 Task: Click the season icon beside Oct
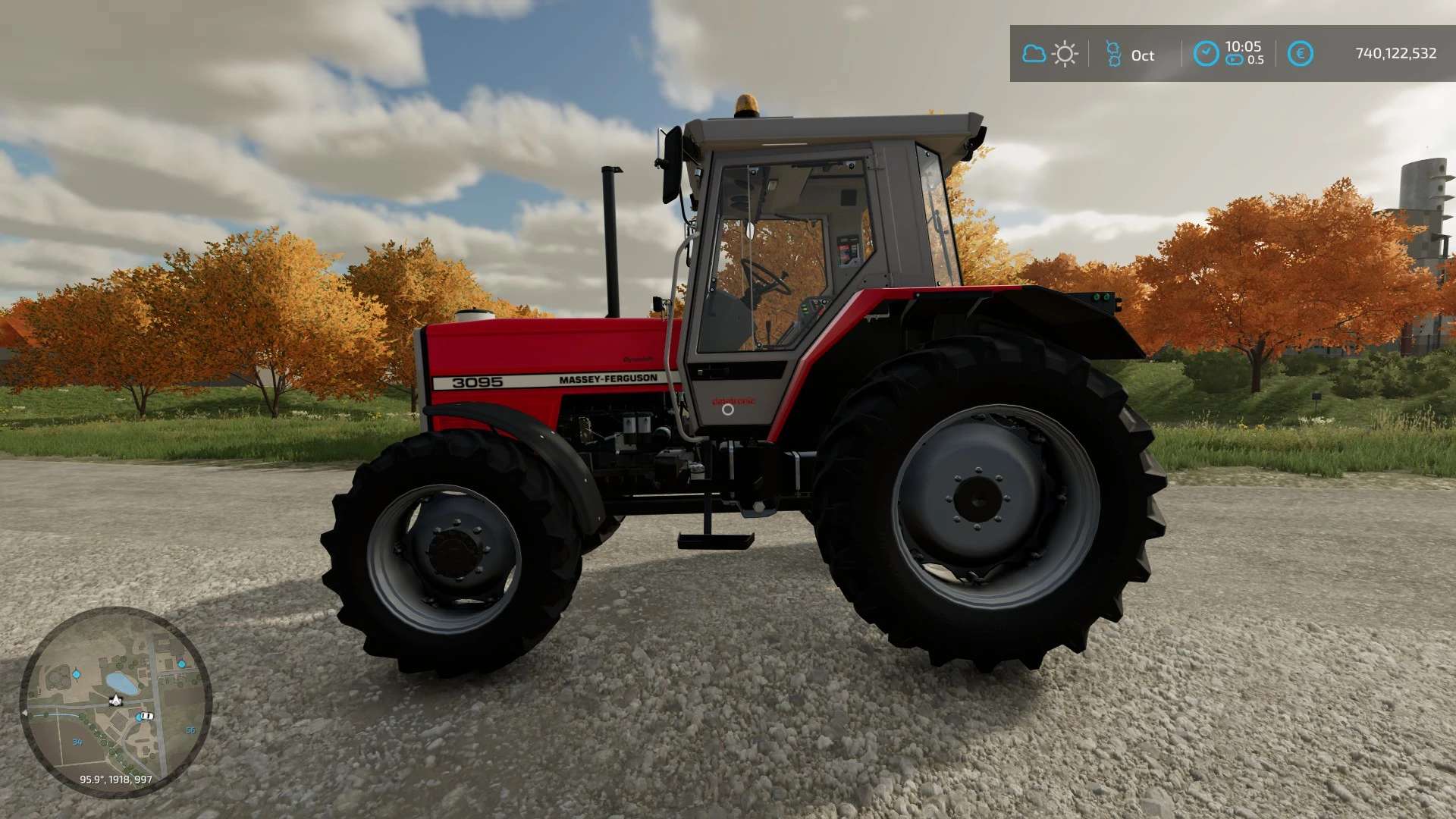click(1113, 54)
